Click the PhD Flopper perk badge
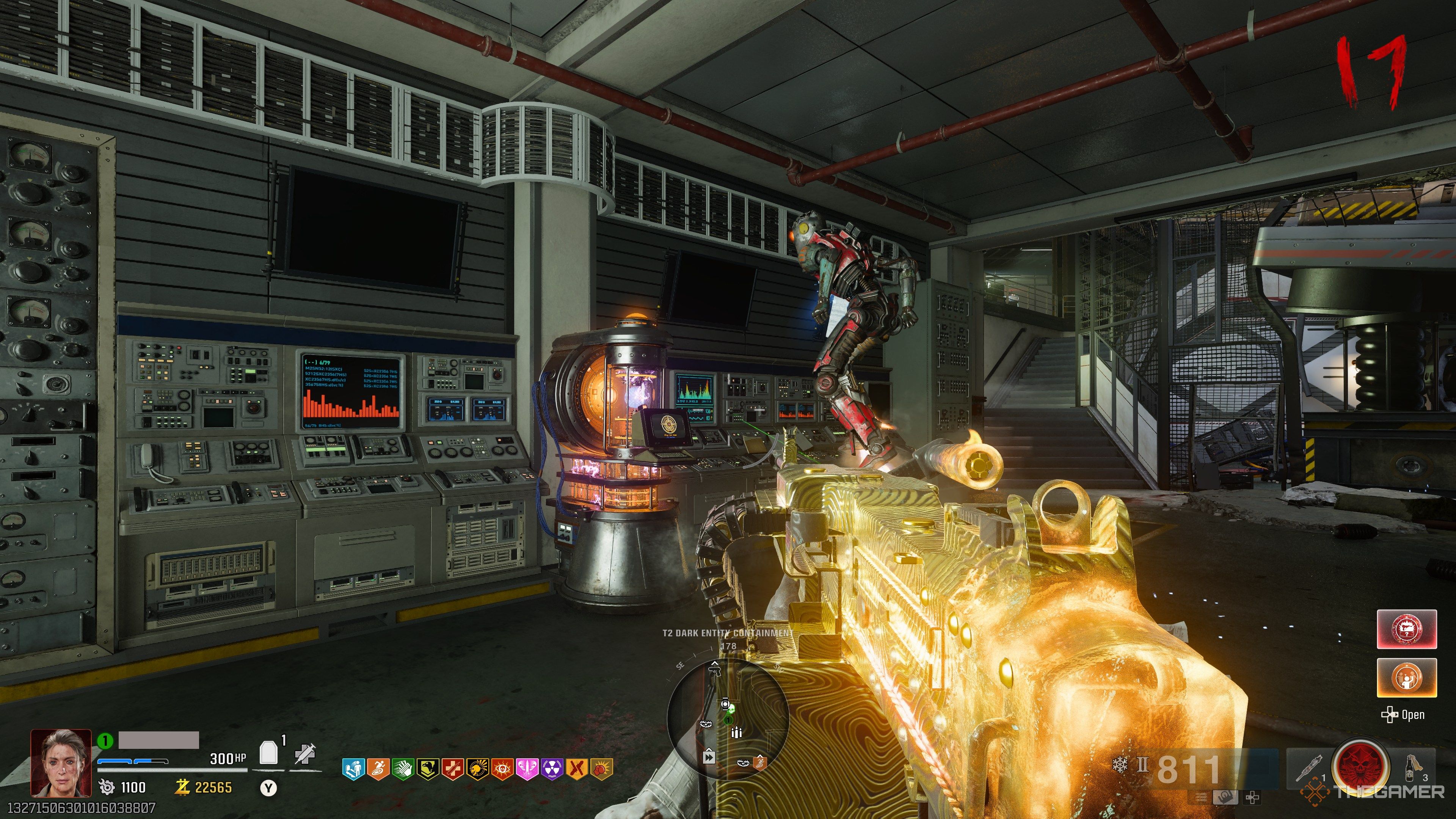The width and height of the screenshot is (1456, 819). pyautogui.click(x=478, y=769)
